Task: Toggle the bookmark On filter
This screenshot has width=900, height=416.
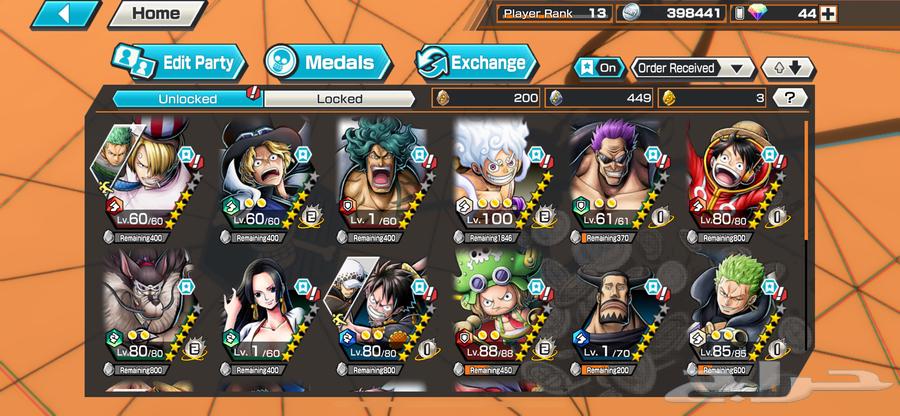Action: [600, 68]
